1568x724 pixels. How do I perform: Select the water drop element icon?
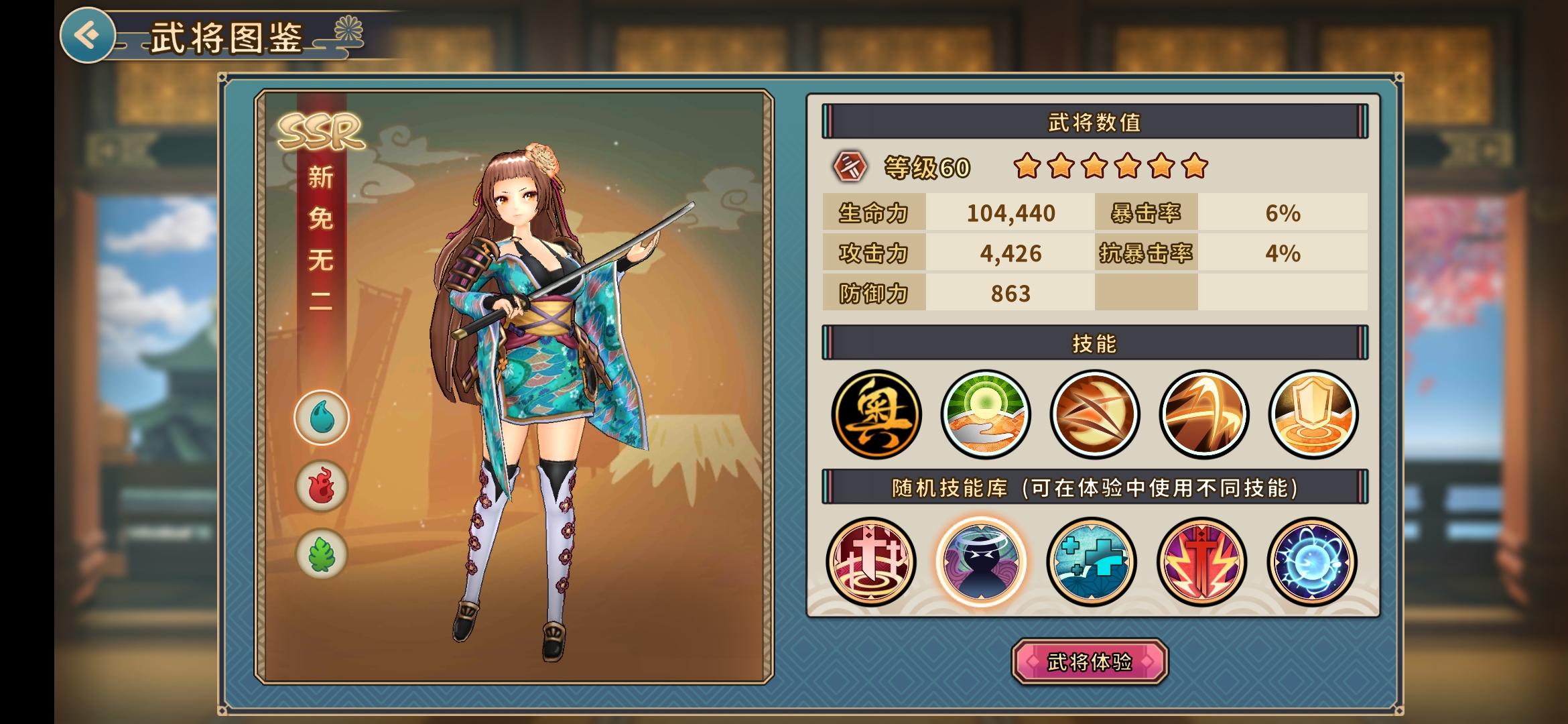click(322, 418)
